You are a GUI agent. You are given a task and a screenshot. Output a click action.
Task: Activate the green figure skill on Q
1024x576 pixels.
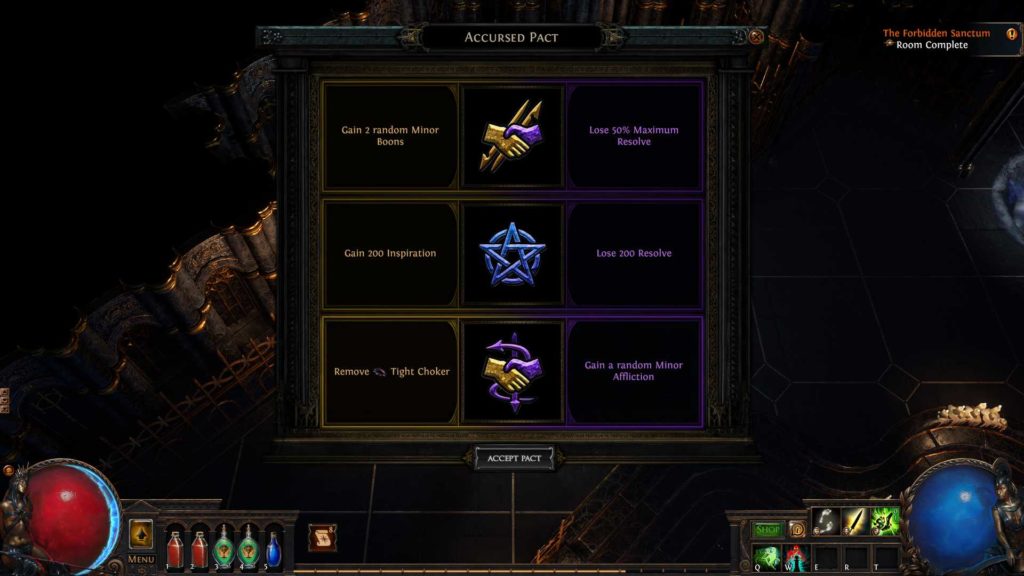tap(767, 556)
